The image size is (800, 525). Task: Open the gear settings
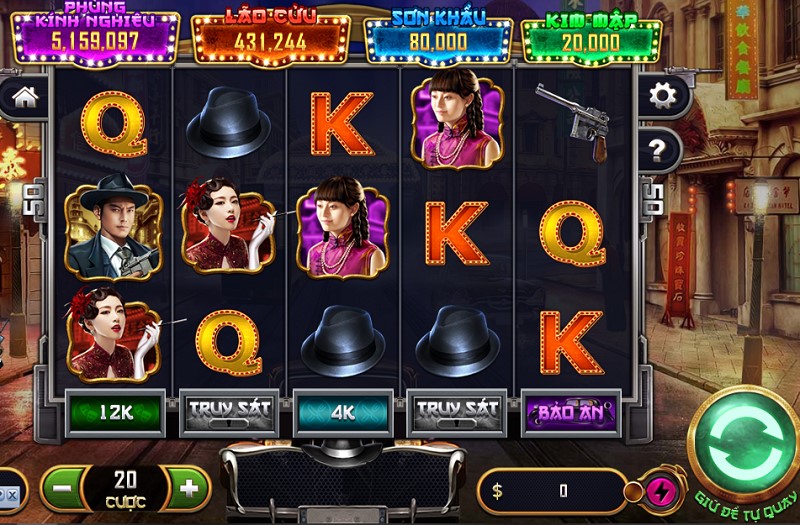pyautogui.click(x=661, y=96)
